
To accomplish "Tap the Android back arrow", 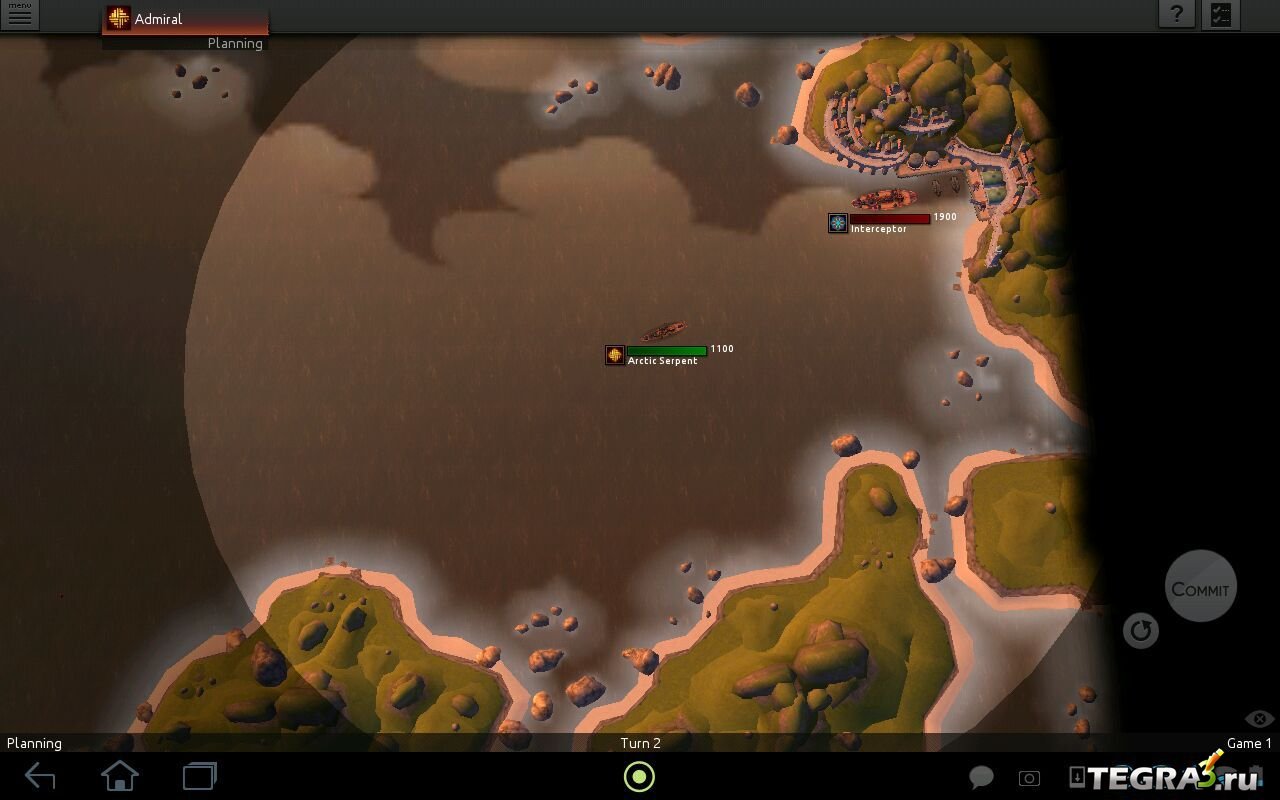I will [x=40, y=776].
